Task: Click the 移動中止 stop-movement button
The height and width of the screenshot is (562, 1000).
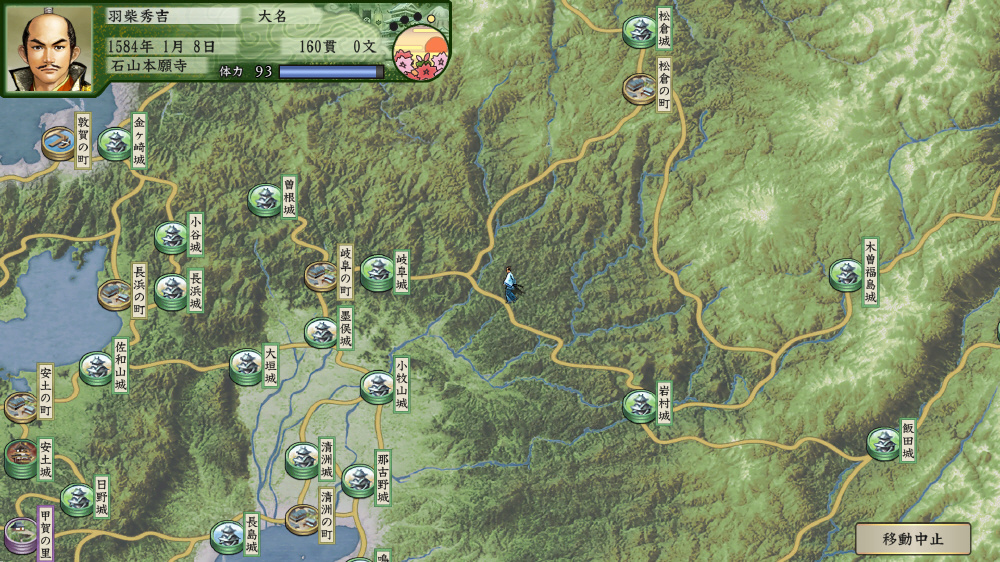Action: coord(912,539)
